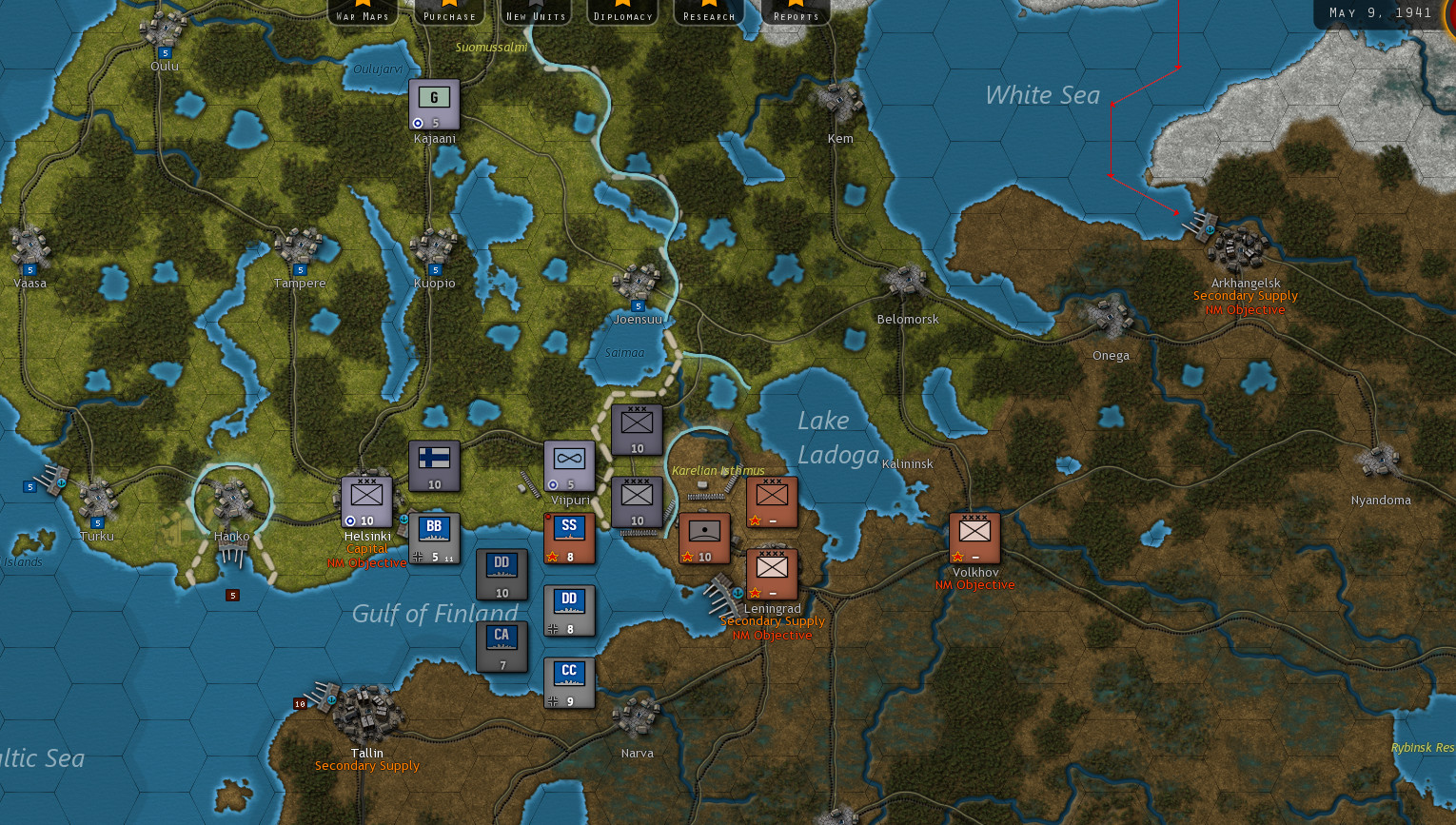Image resolution: width=1456 pixels, height=825 pixels.
Task: Select the DD destroyer with strength 10
Action: (502, 573)
